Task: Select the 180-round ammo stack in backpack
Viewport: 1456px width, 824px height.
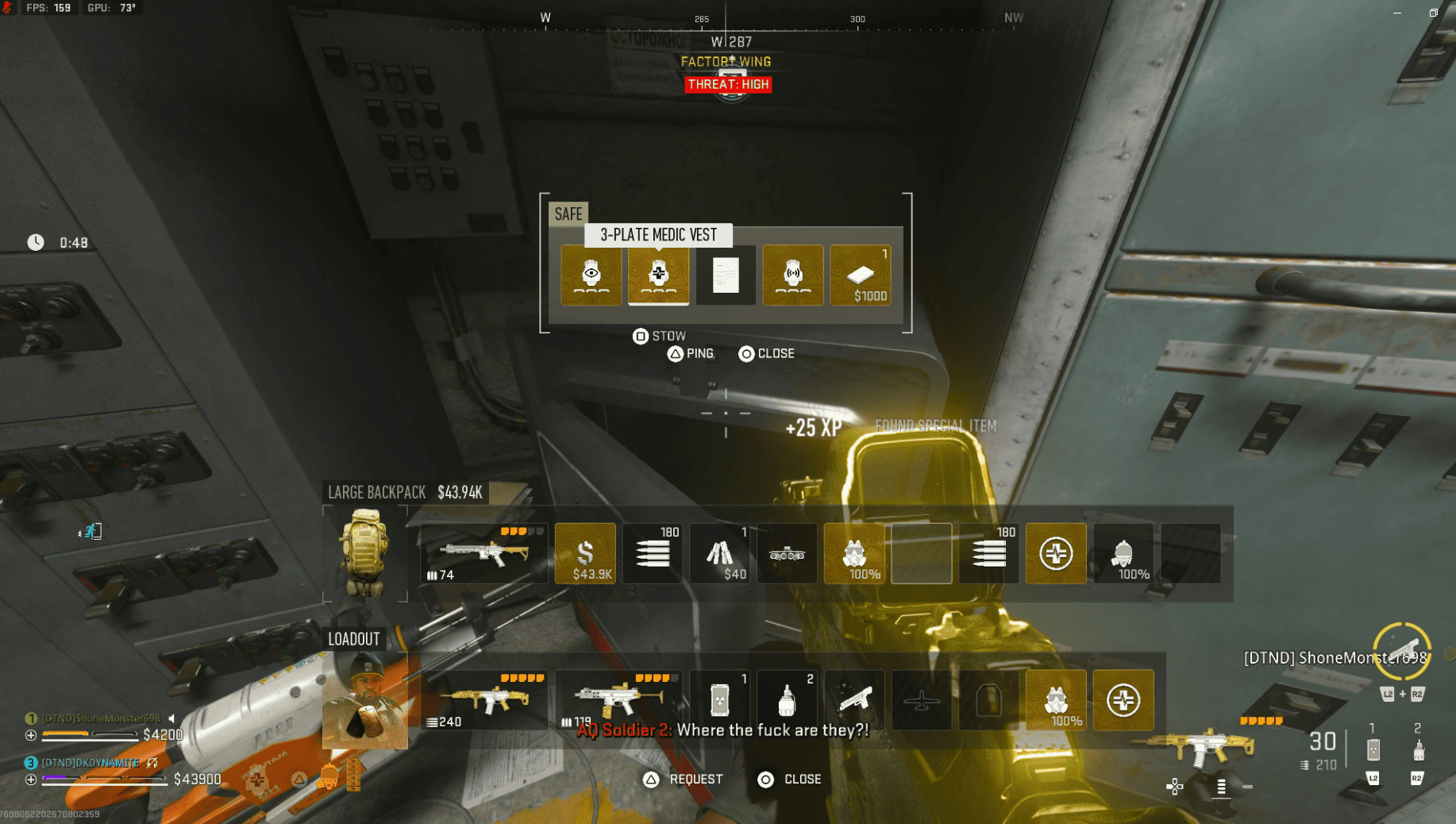Action: pos(652,553)
